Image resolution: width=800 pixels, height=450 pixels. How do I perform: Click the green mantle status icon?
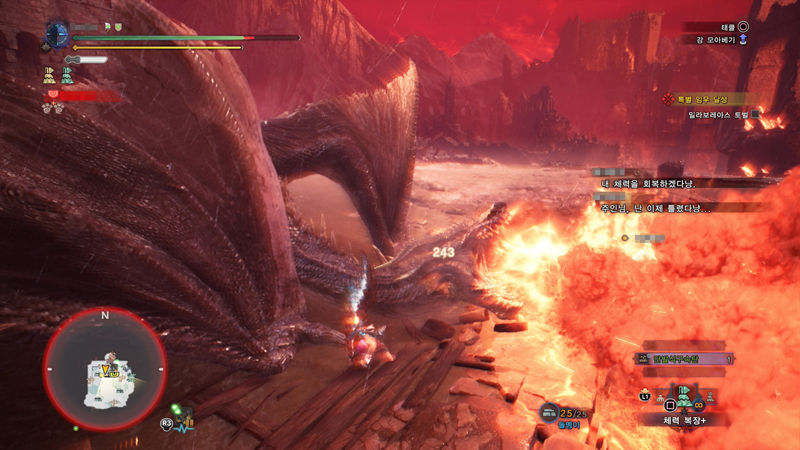[x=67, y=74]
